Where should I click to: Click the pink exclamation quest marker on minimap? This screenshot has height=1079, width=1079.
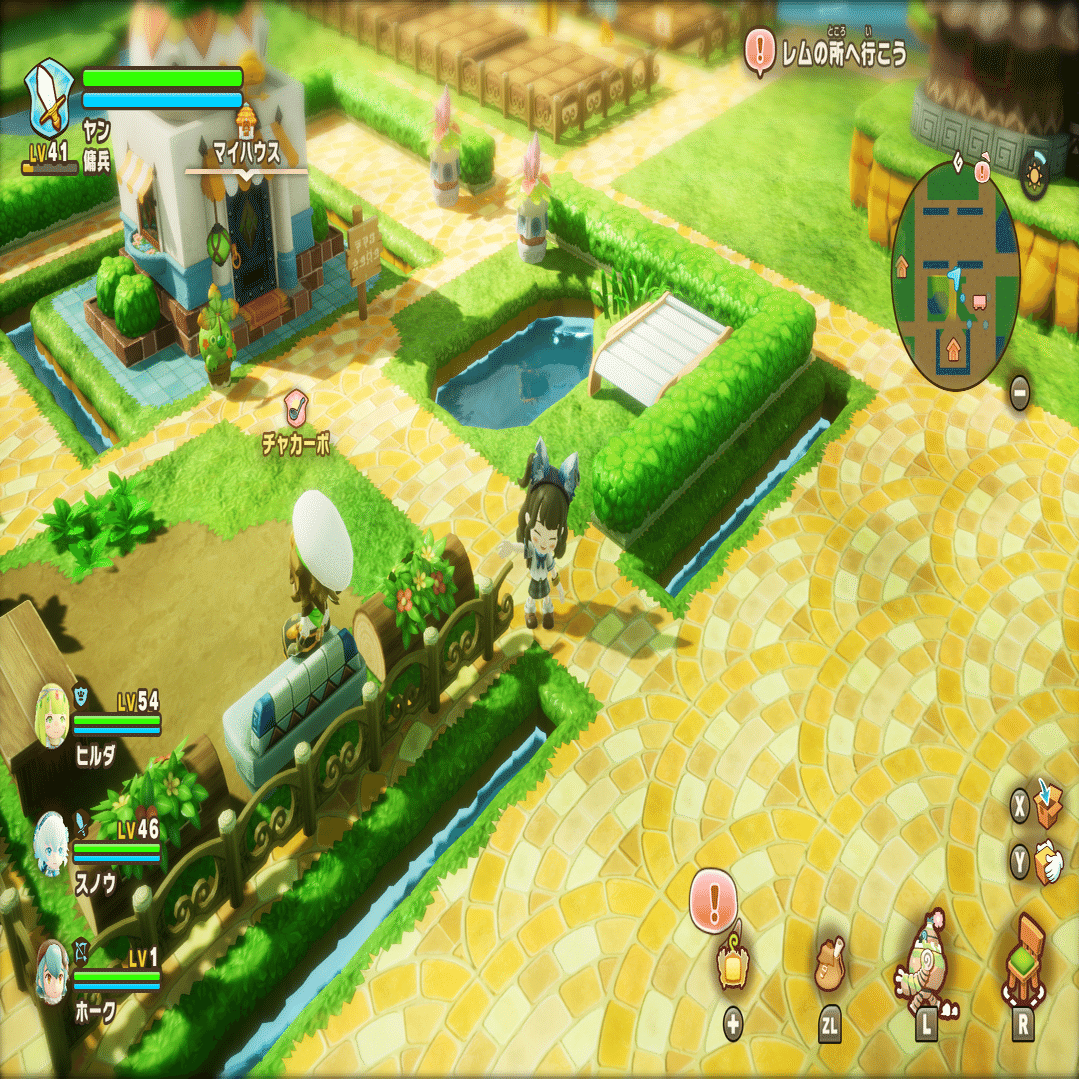pos(981,171)
